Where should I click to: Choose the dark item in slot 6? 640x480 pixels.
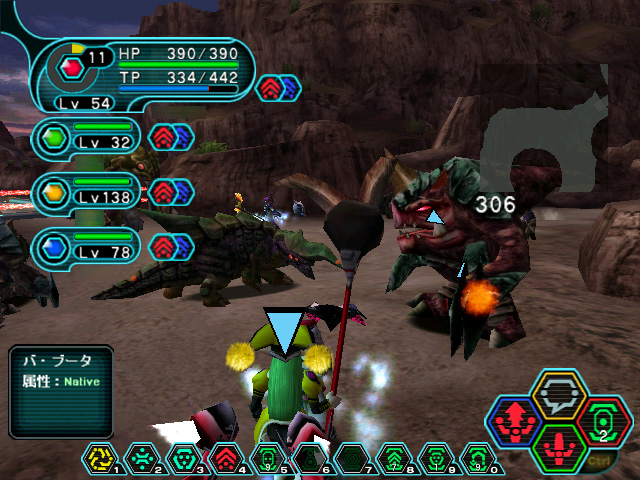tap(310, 458)
